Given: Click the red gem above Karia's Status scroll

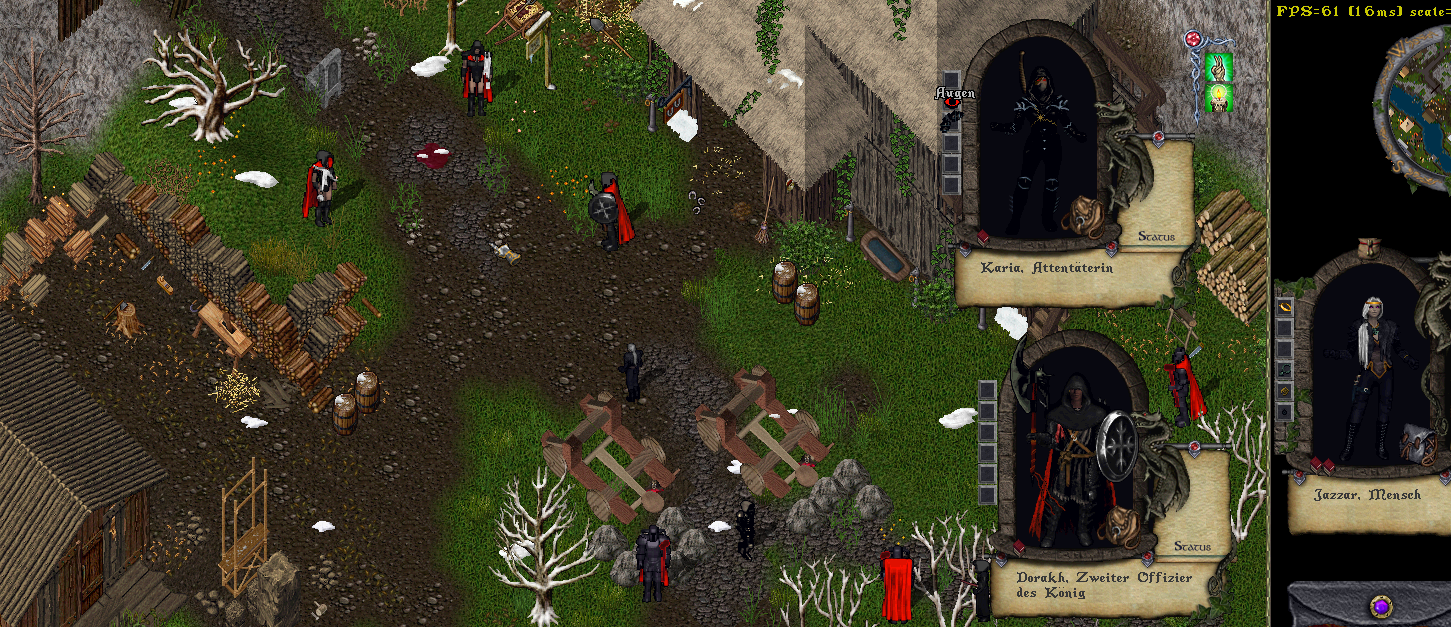Looking at the screenshot, I should 1158,135.
